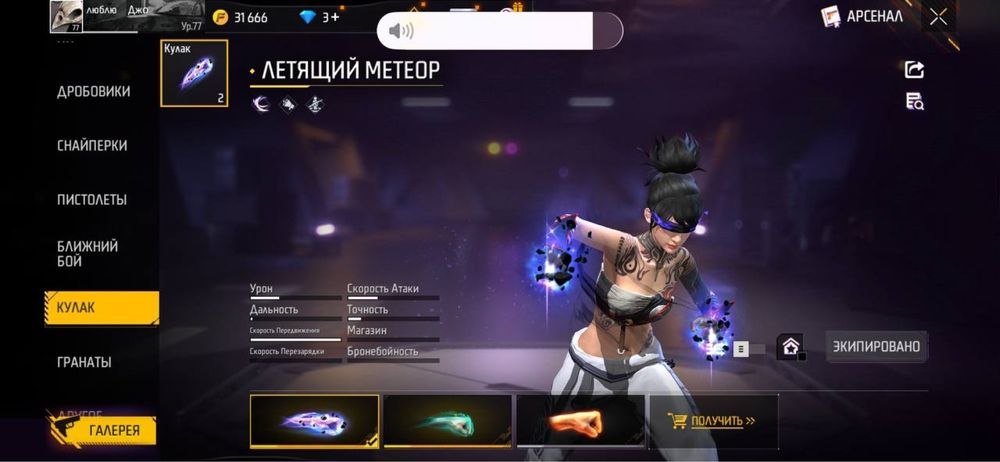Switch to the Дробовики category
Viewport: 1000px width, 462px height.
coord(93,92)
